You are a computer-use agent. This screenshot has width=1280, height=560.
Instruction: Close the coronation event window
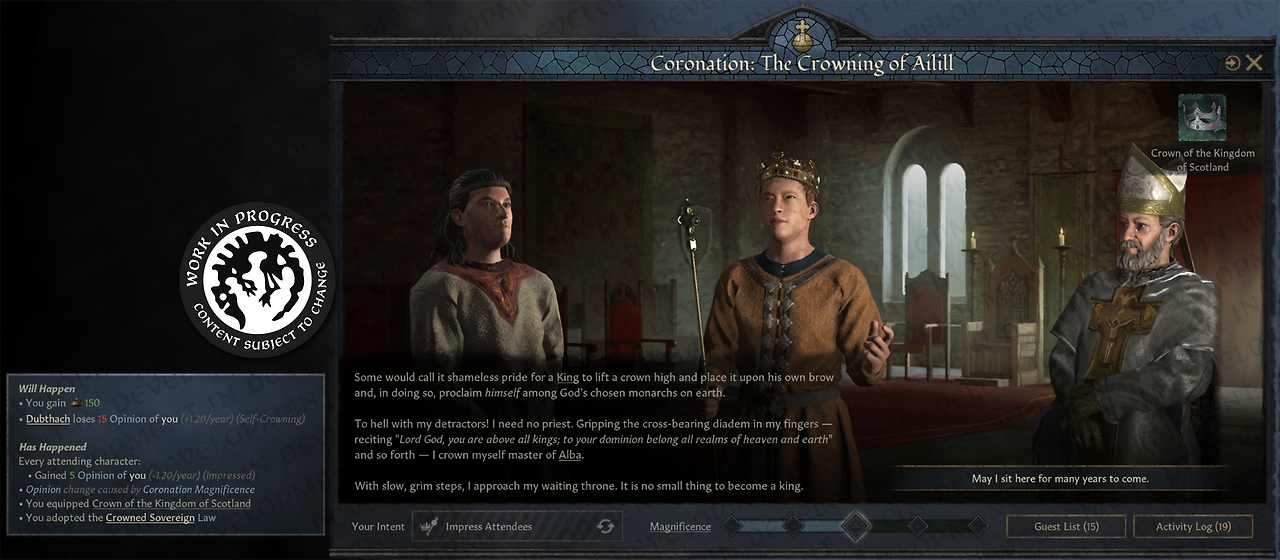click(1254, 63)
